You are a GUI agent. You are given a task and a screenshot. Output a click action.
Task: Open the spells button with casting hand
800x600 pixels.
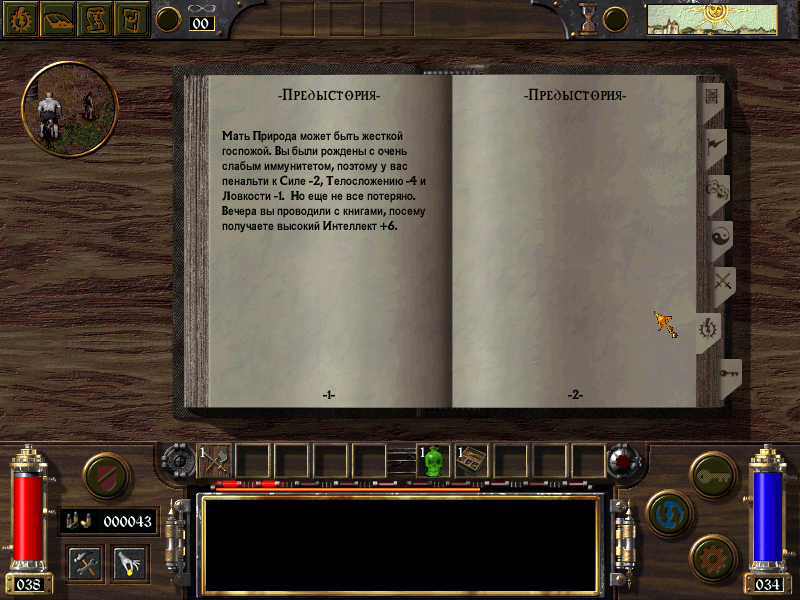click(130, 562)
